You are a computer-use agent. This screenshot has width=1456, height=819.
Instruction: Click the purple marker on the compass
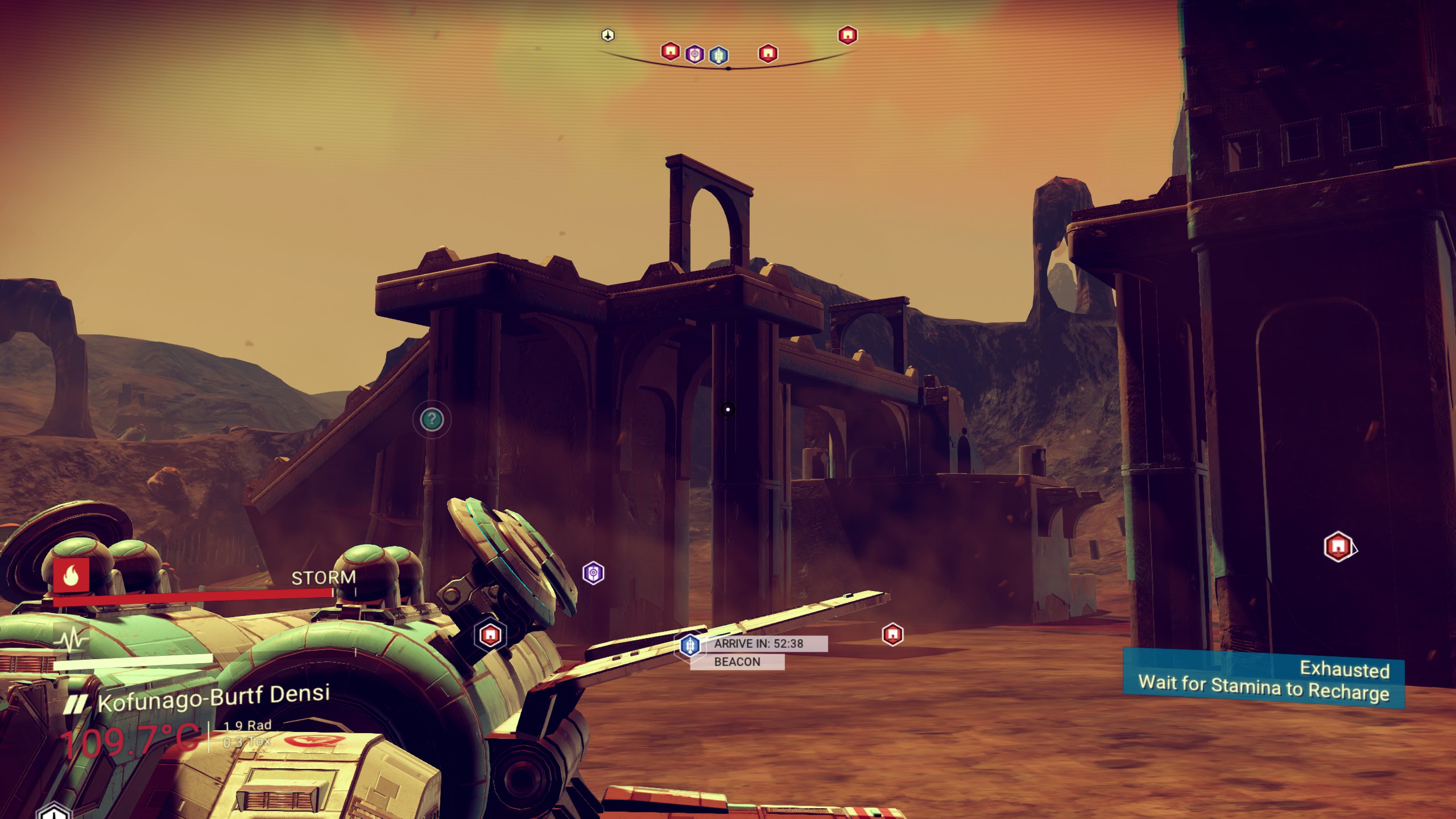pos(694,55)
